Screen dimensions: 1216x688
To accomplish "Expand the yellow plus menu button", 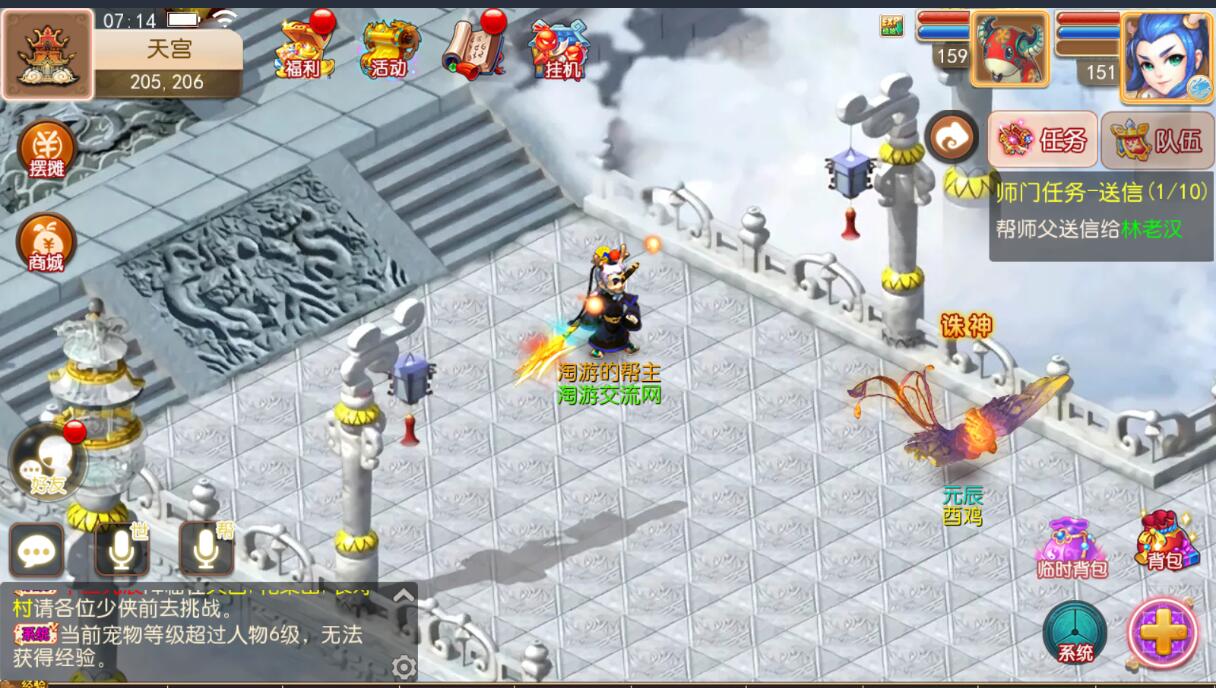I will pos(1162,632).
